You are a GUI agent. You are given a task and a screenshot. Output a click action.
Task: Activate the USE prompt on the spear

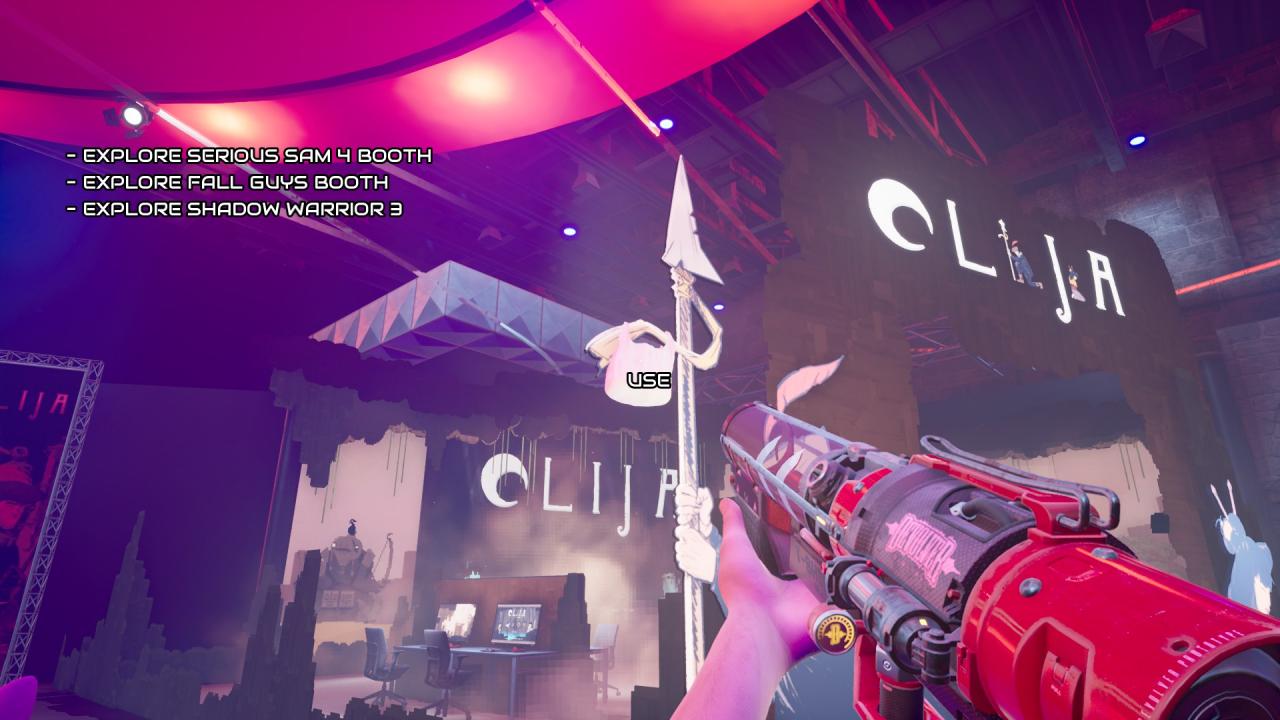click(x=648, y=380)
